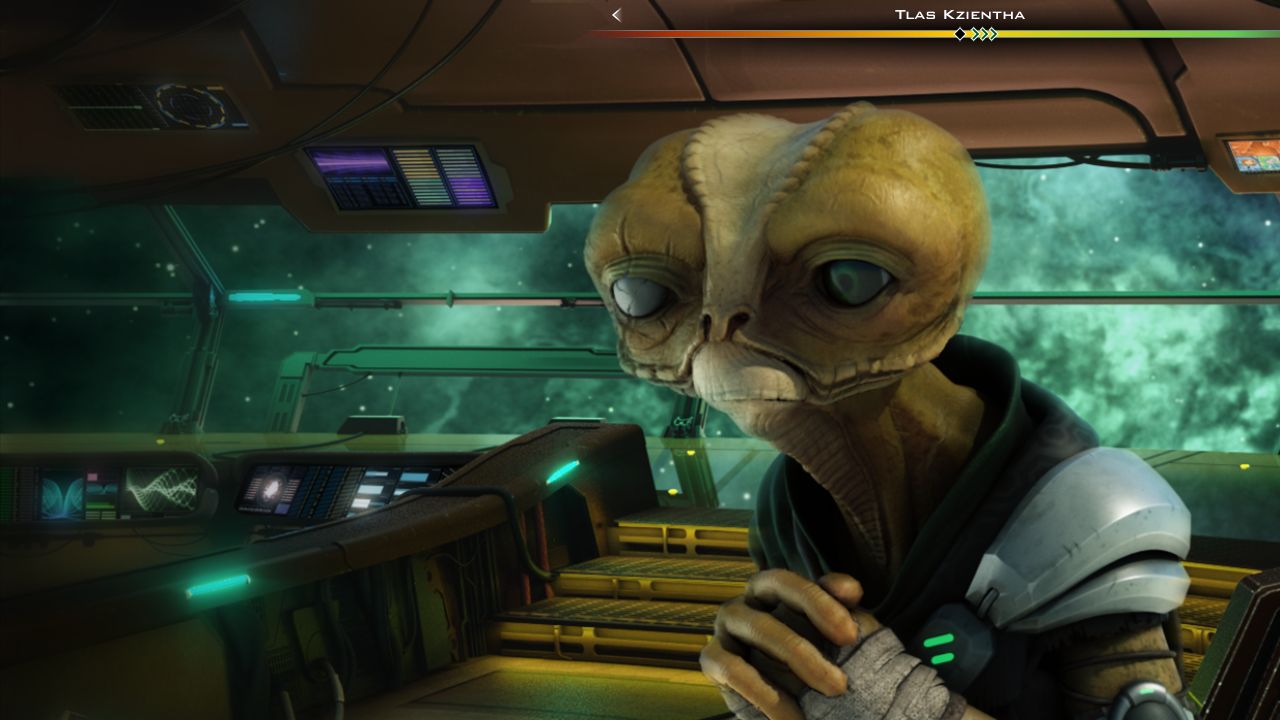Collapse the dialogue header with the left chevron
This screenshot has width=1280, height=720.
pyautogui.click(x=616, y=15)
